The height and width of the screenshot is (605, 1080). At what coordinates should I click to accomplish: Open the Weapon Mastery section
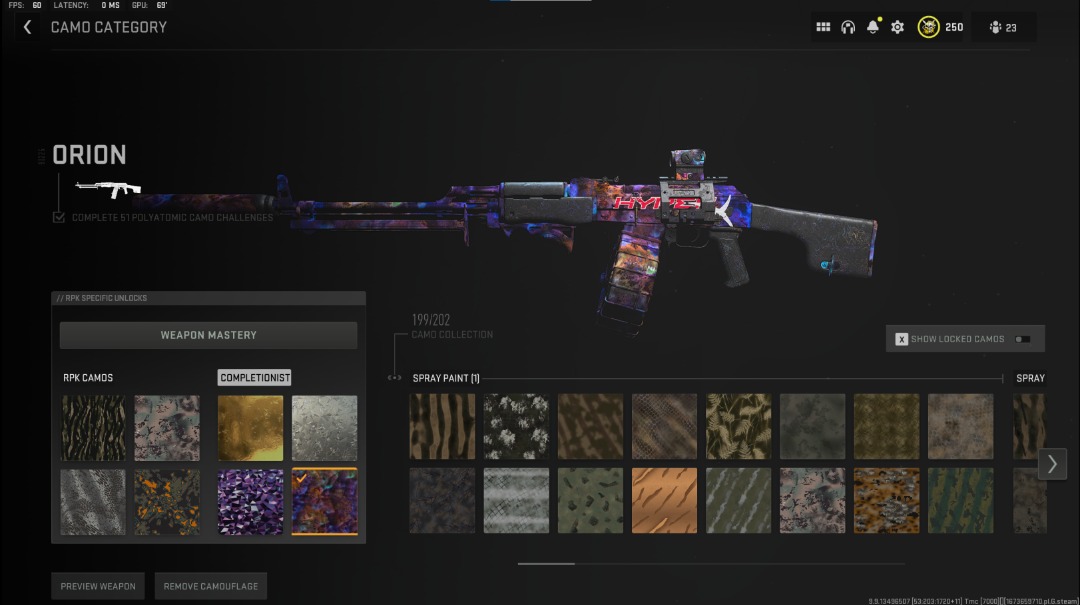click(x=208, y=335)
